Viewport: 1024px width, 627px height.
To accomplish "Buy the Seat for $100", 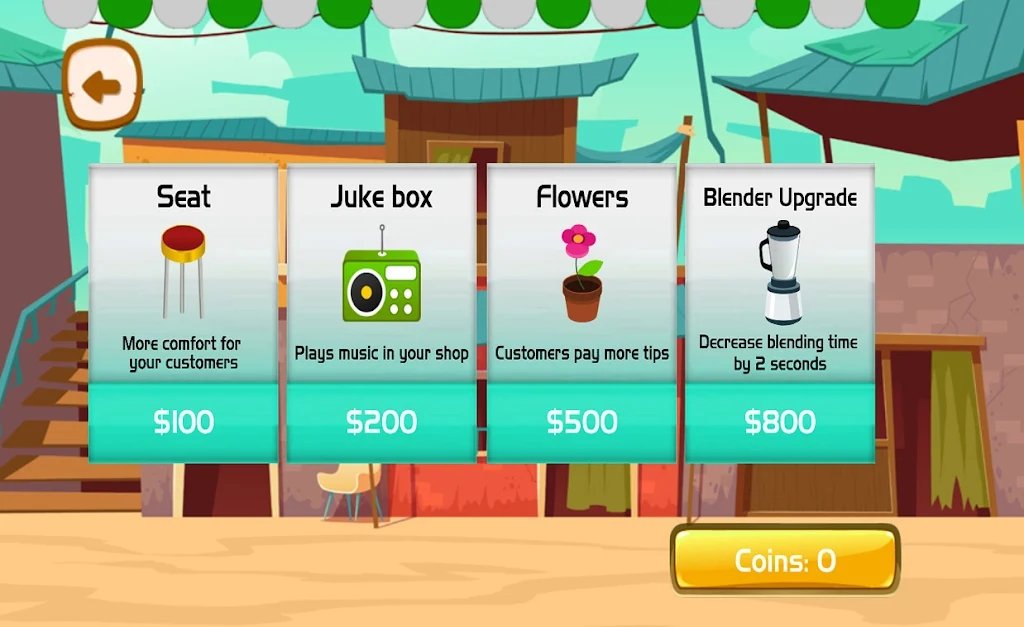I will (184, 422).
